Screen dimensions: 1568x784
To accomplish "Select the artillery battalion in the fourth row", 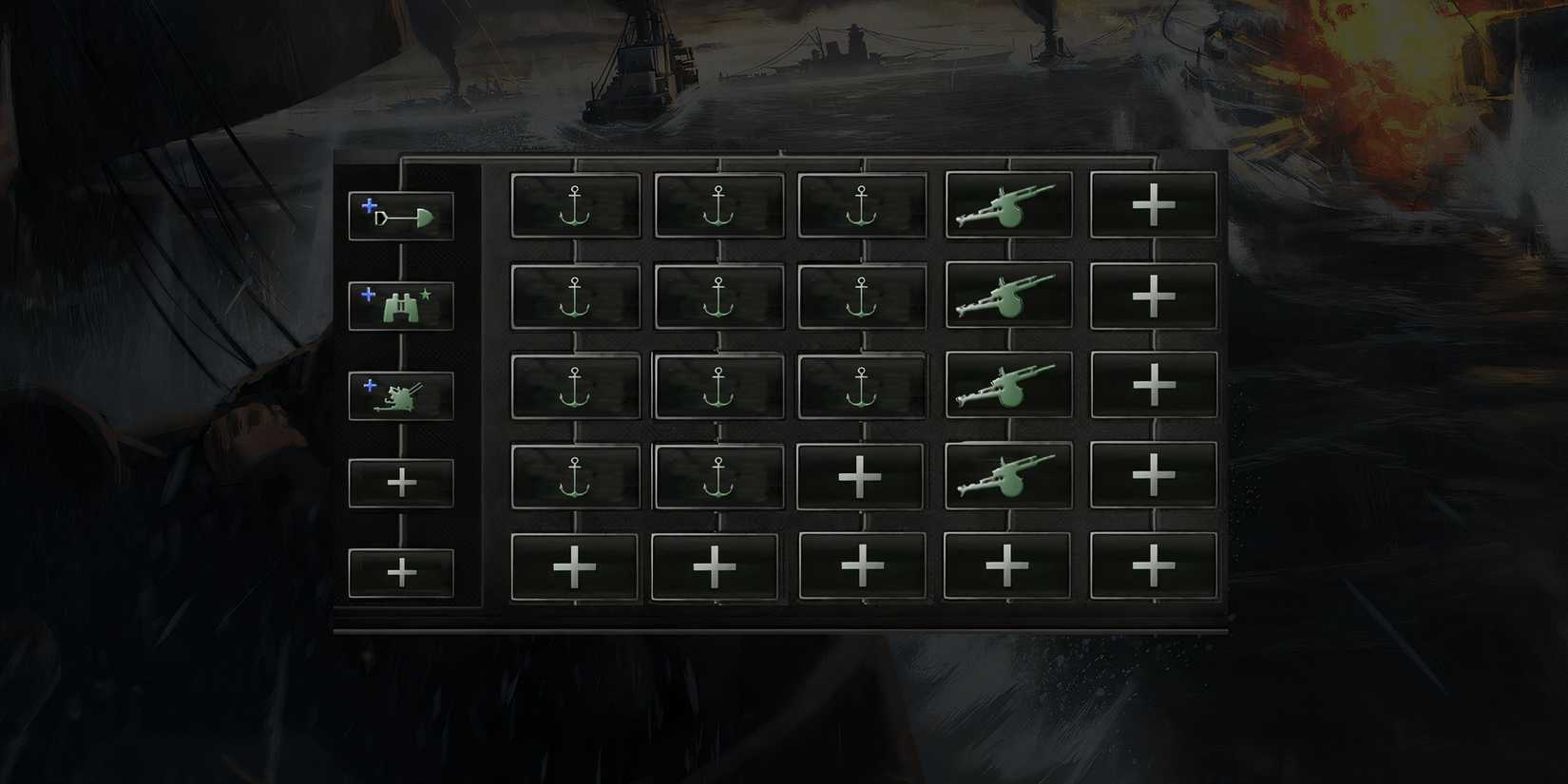I will [1007, 475].
